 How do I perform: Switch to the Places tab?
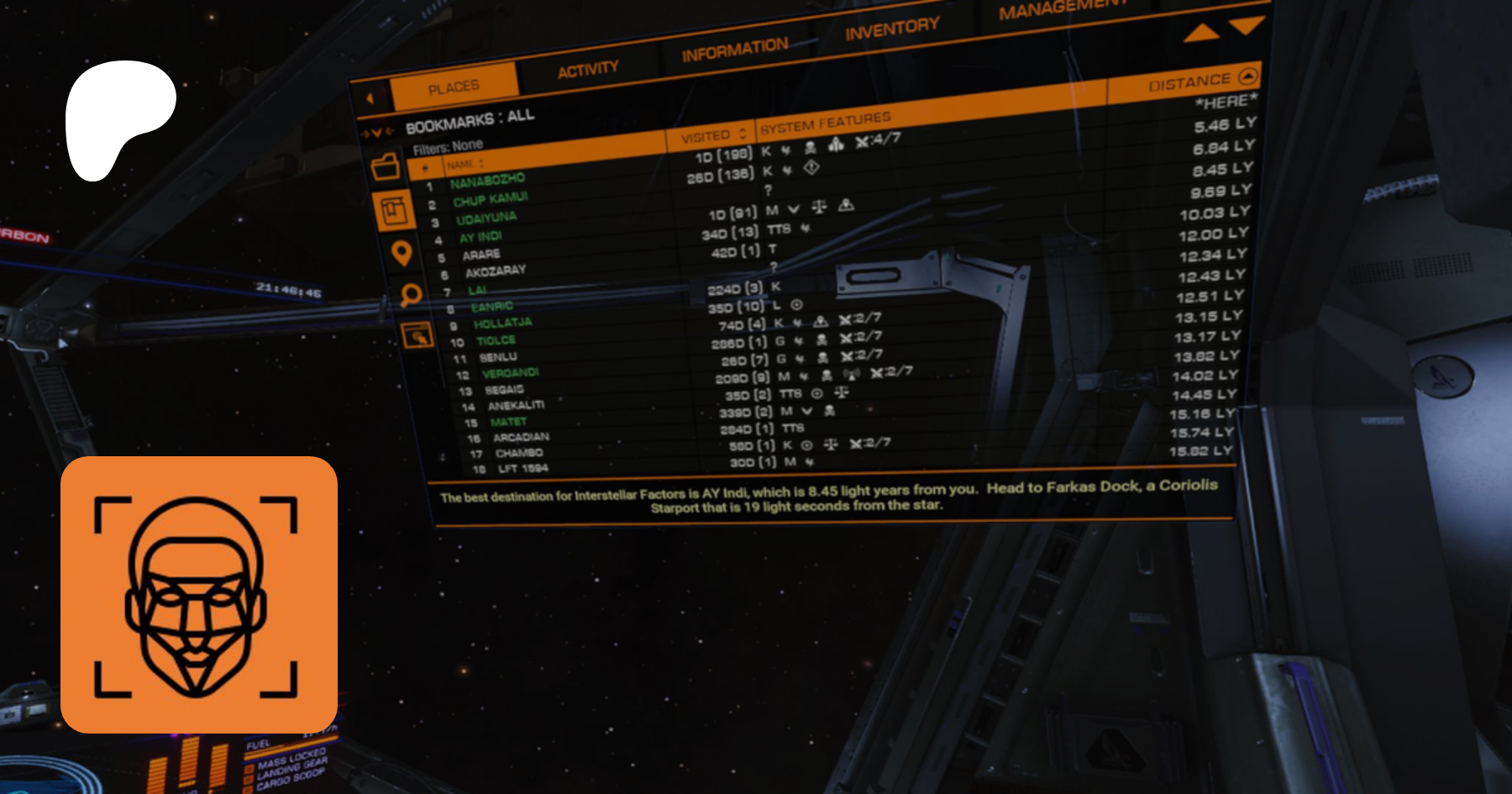(454, 87)
